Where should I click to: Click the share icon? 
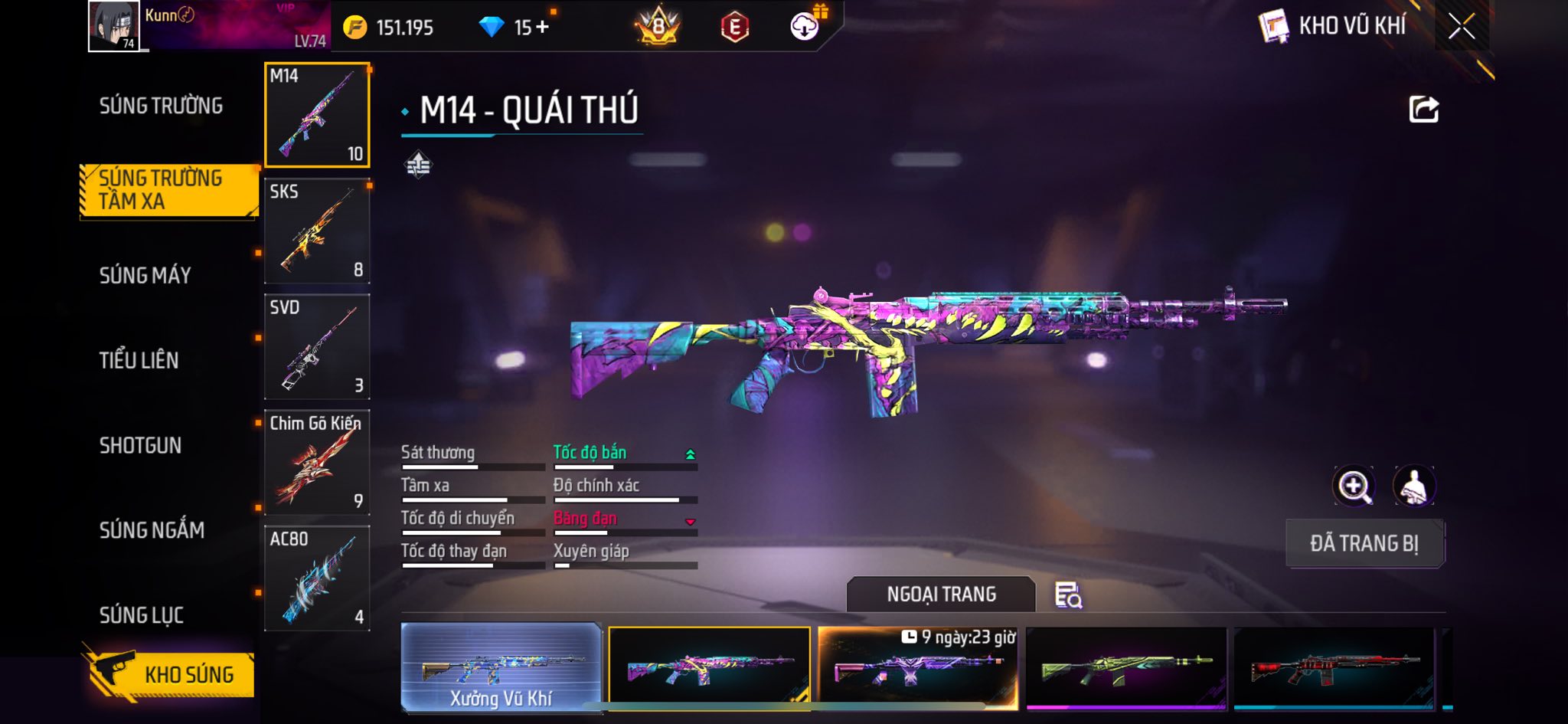(x=1423, y=110)
